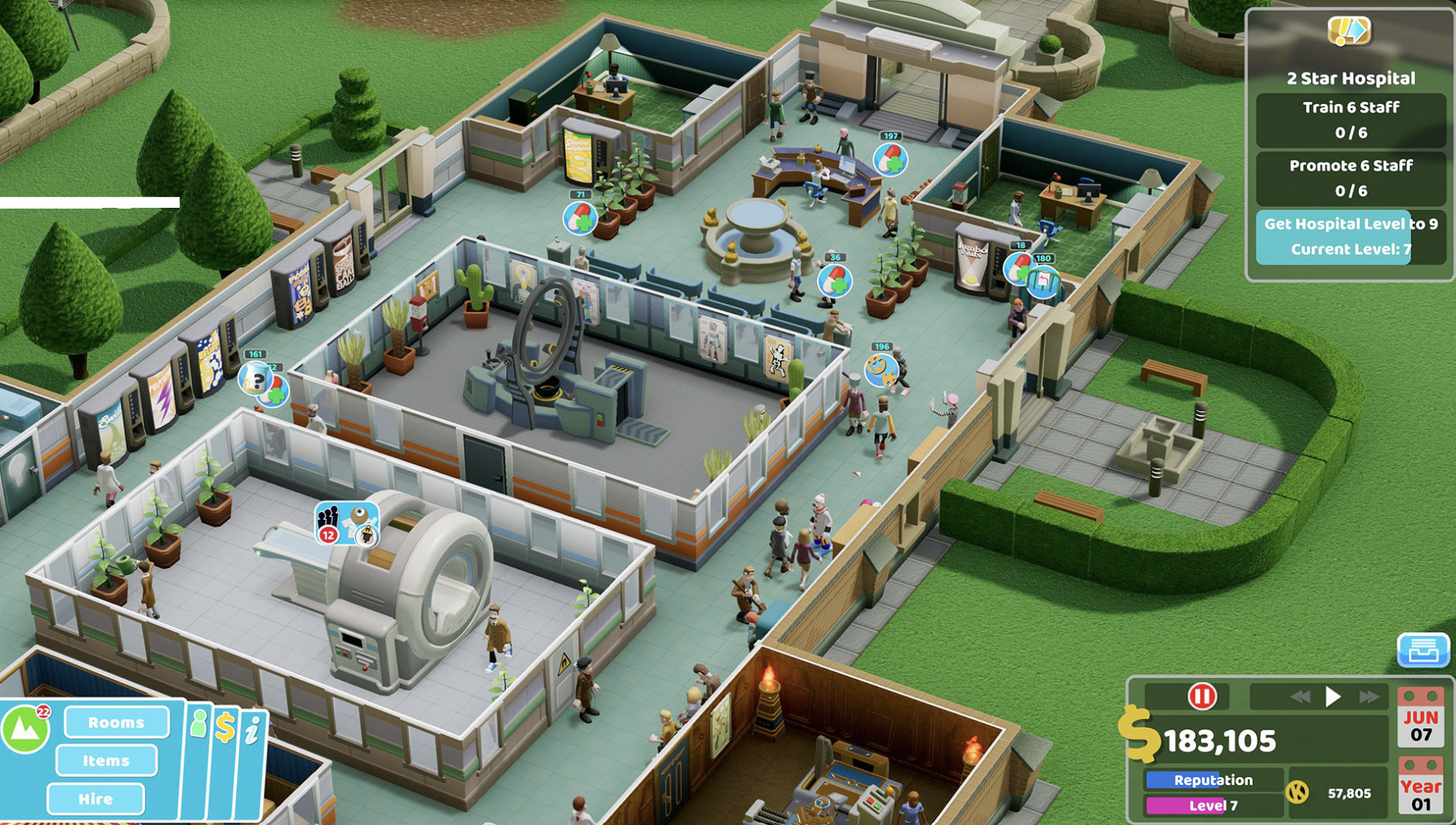
Task: Activate fast-forward speed
Action: tap(1368, 697)
